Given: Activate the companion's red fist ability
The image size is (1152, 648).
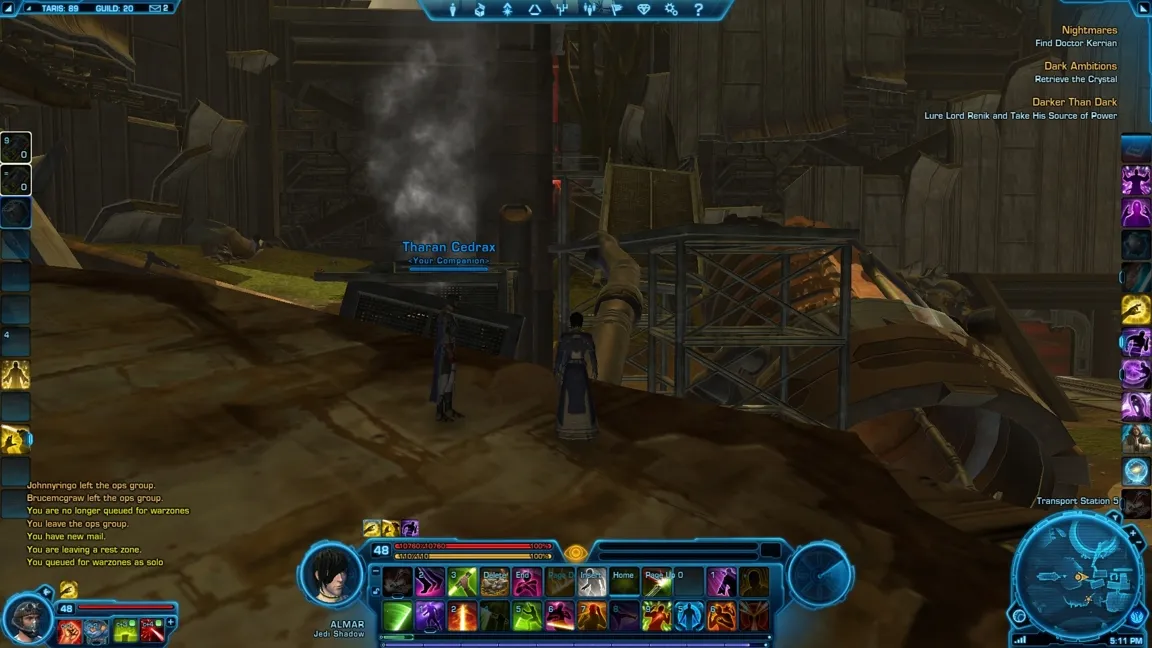Looking at the screenshot, I should tap(69, 631).
